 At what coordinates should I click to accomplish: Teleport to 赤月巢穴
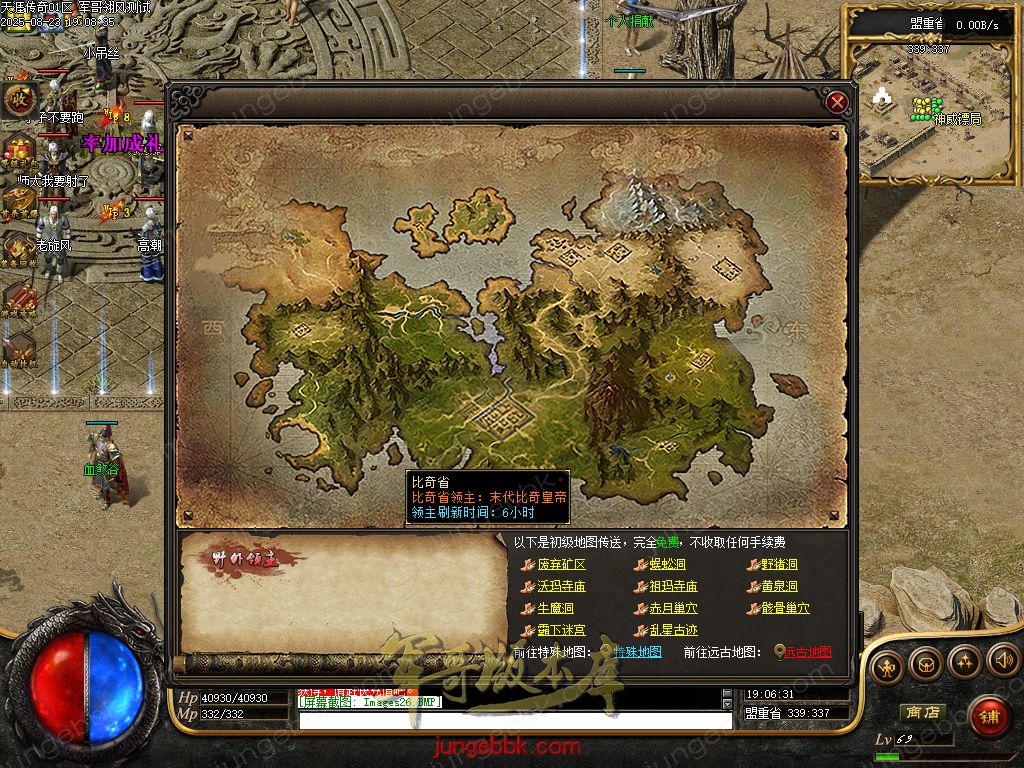pos(673,609)
